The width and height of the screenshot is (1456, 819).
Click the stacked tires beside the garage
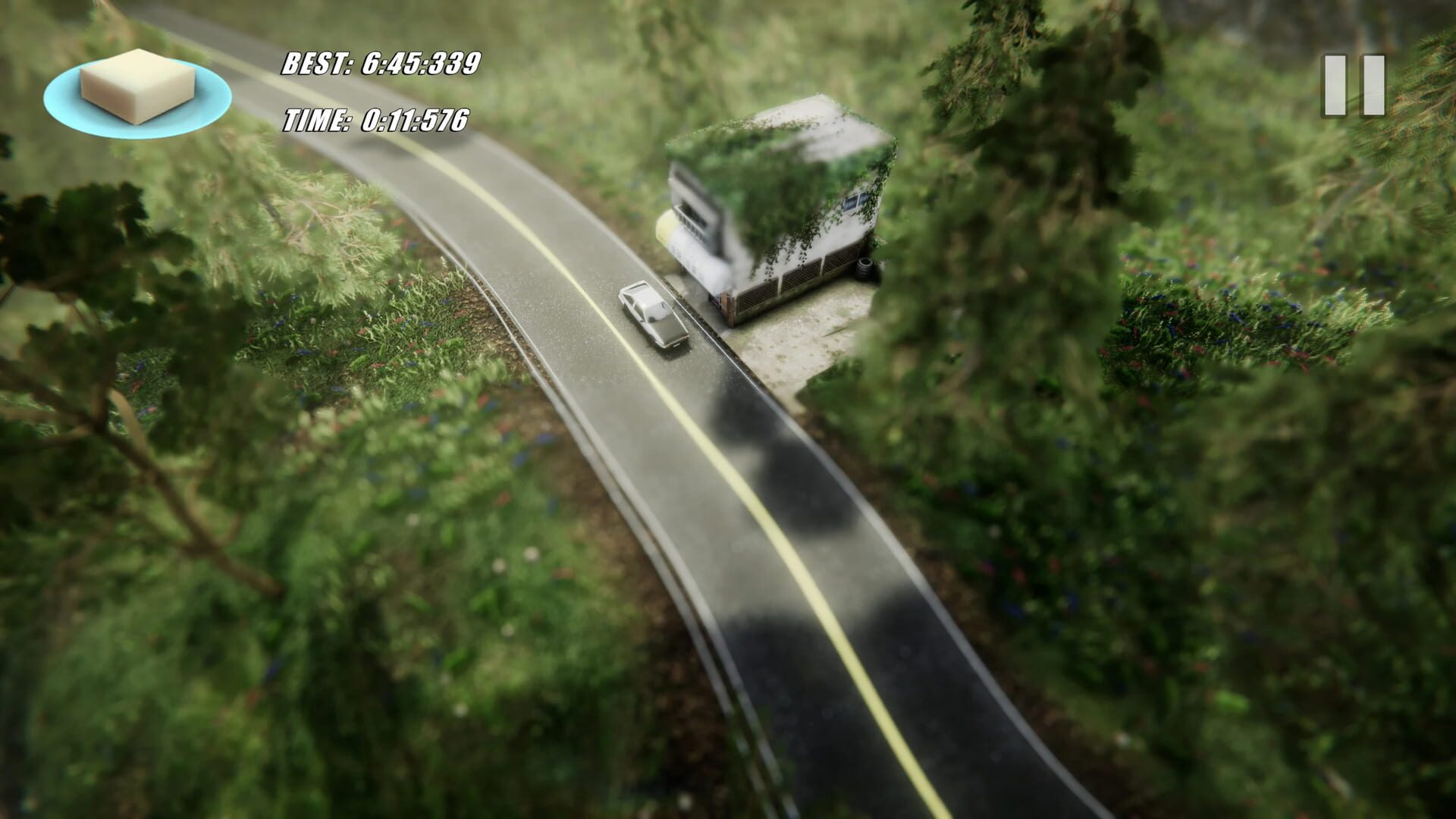point(863,268)
